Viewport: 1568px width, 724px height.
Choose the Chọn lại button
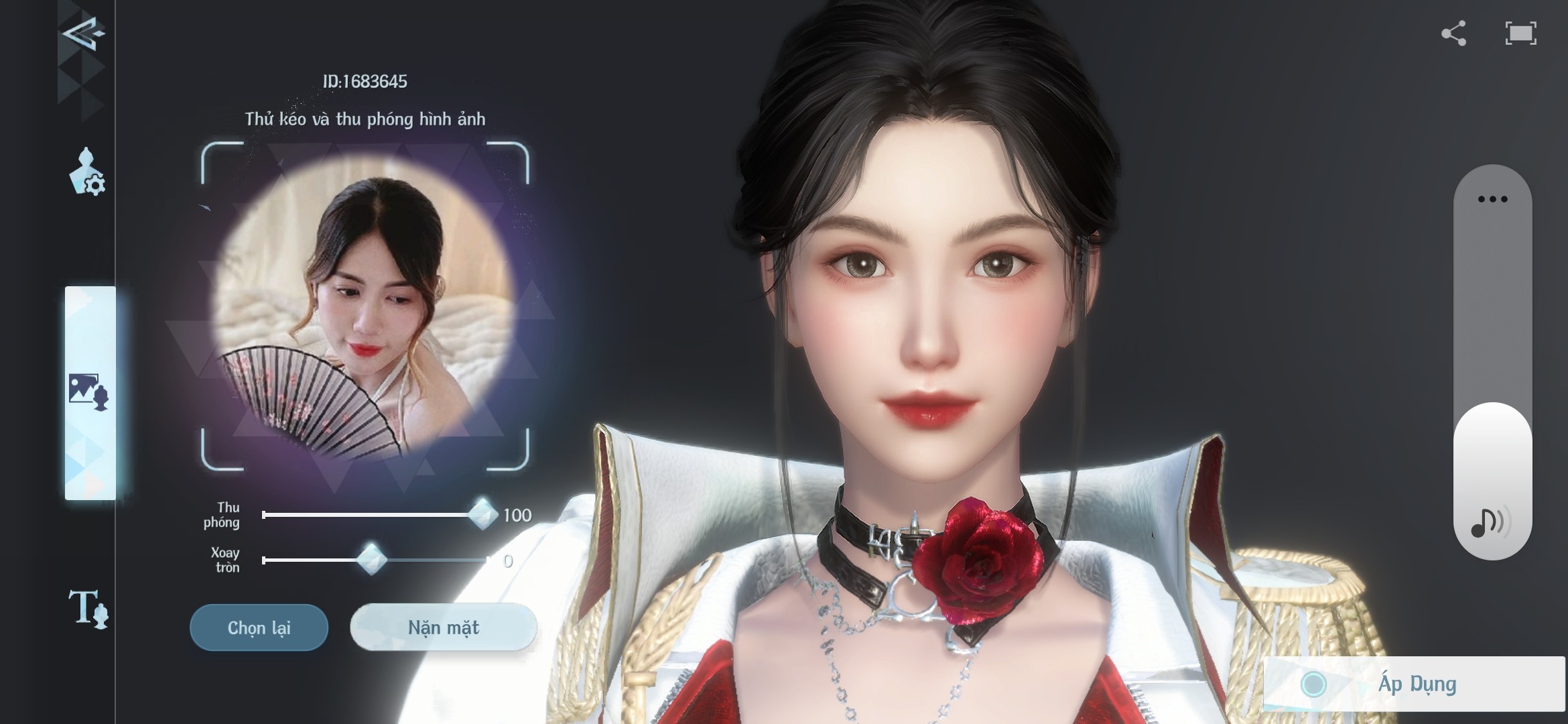tap(259, 627)
